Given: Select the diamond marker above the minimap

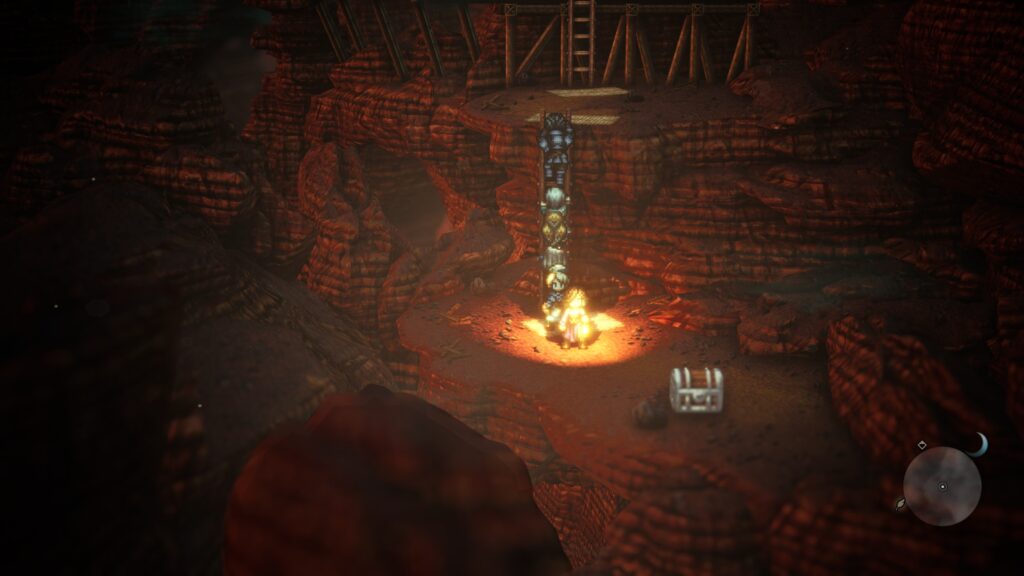Looking at the screenshot, I should pos(921,445).
